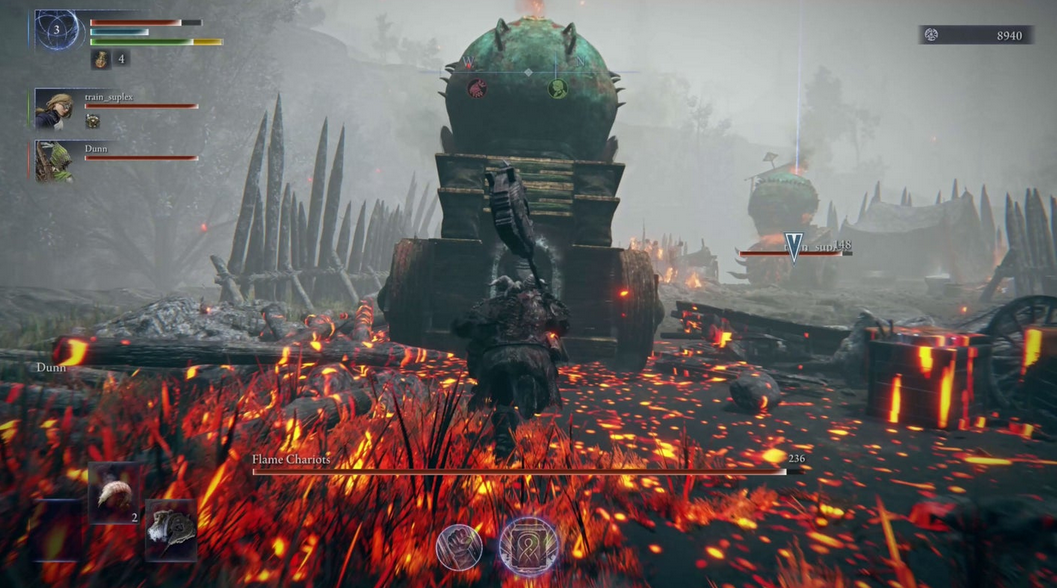The image size is (1057, 588).
Task: Click train_suplex's teammate marker in the field
Action: [794, 246]
